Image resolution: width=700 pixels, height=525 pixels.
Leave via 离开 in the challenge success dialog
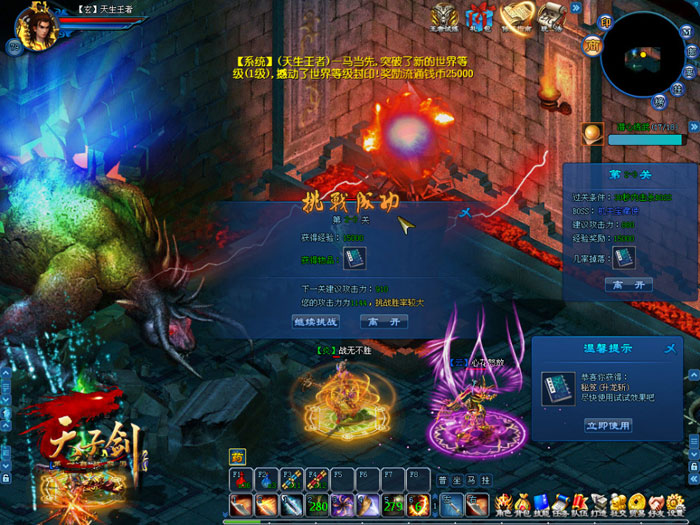click(384, 322)
